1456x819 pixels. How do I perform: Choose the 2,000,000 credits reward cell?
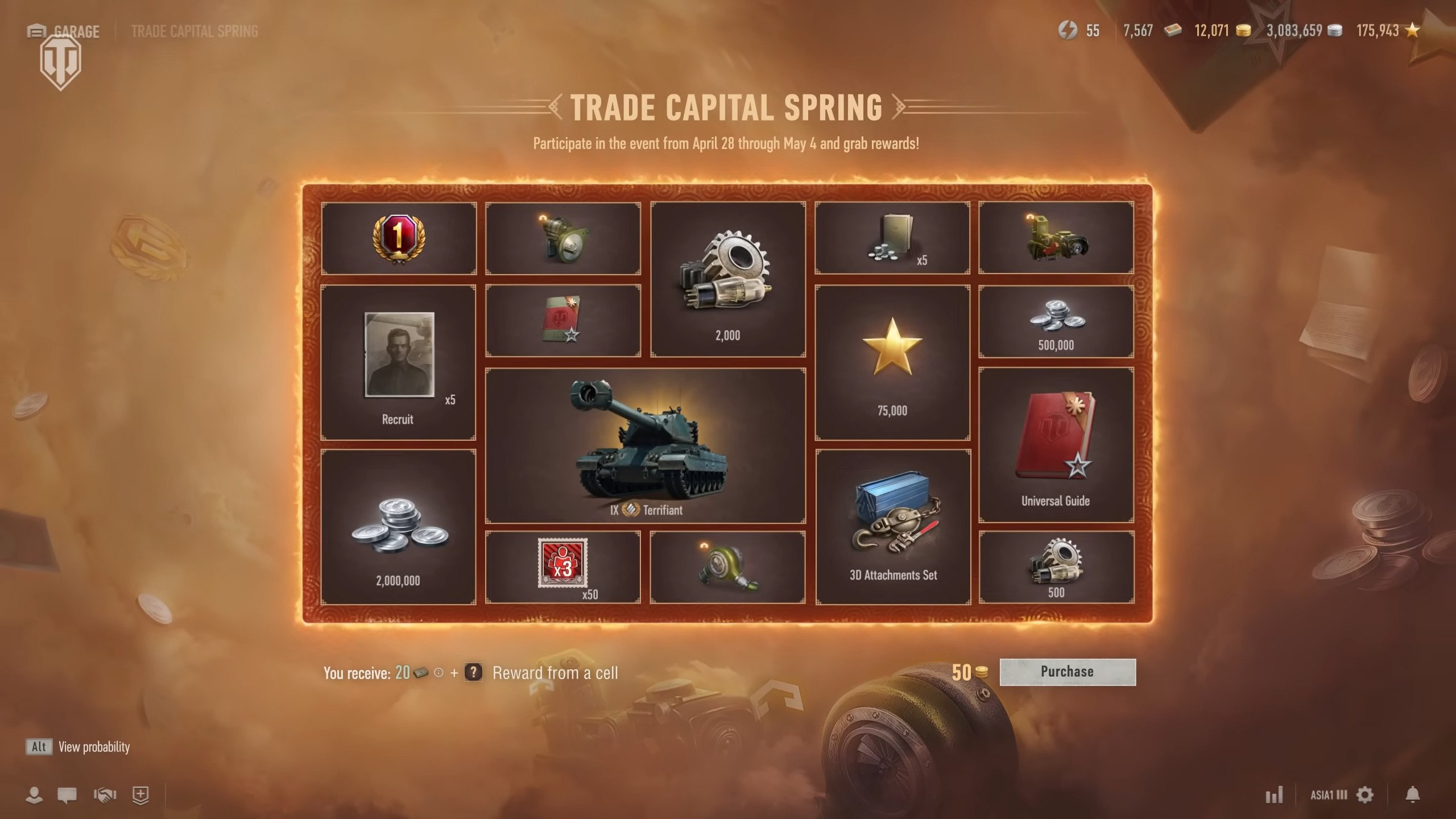pos(398,527)
